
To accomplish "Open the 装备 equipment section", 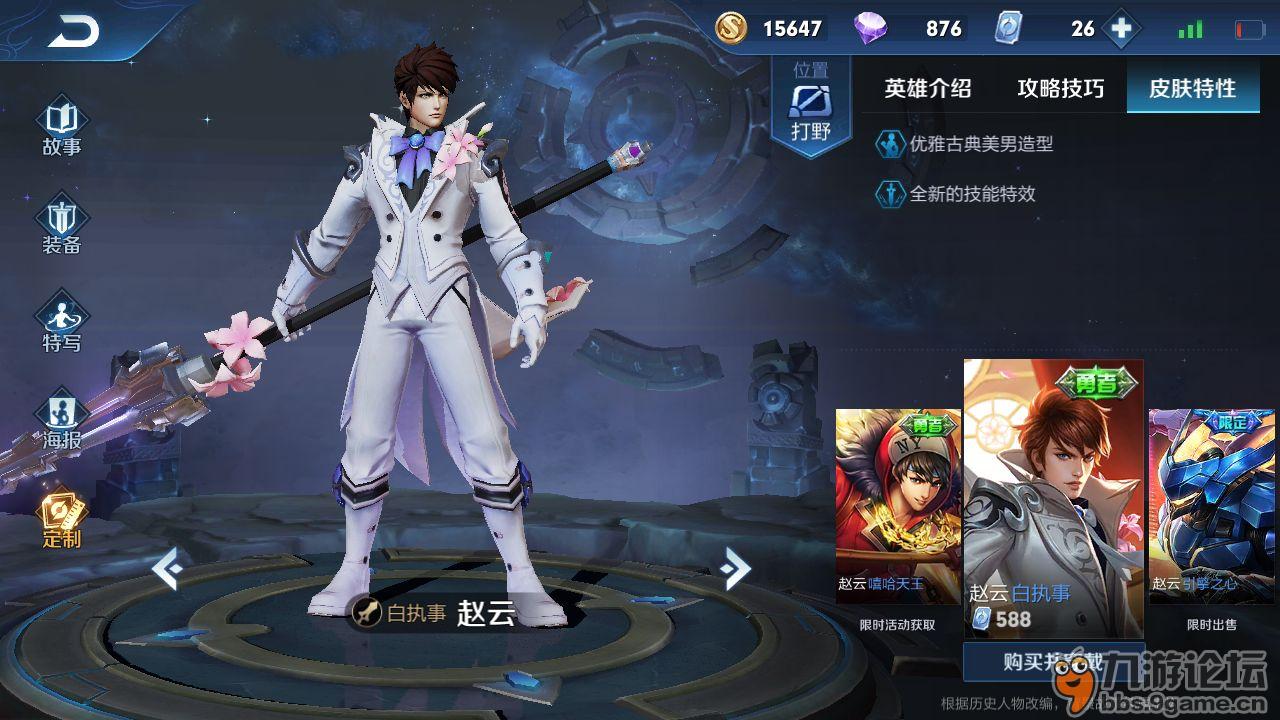I will (x=62, y=225).
